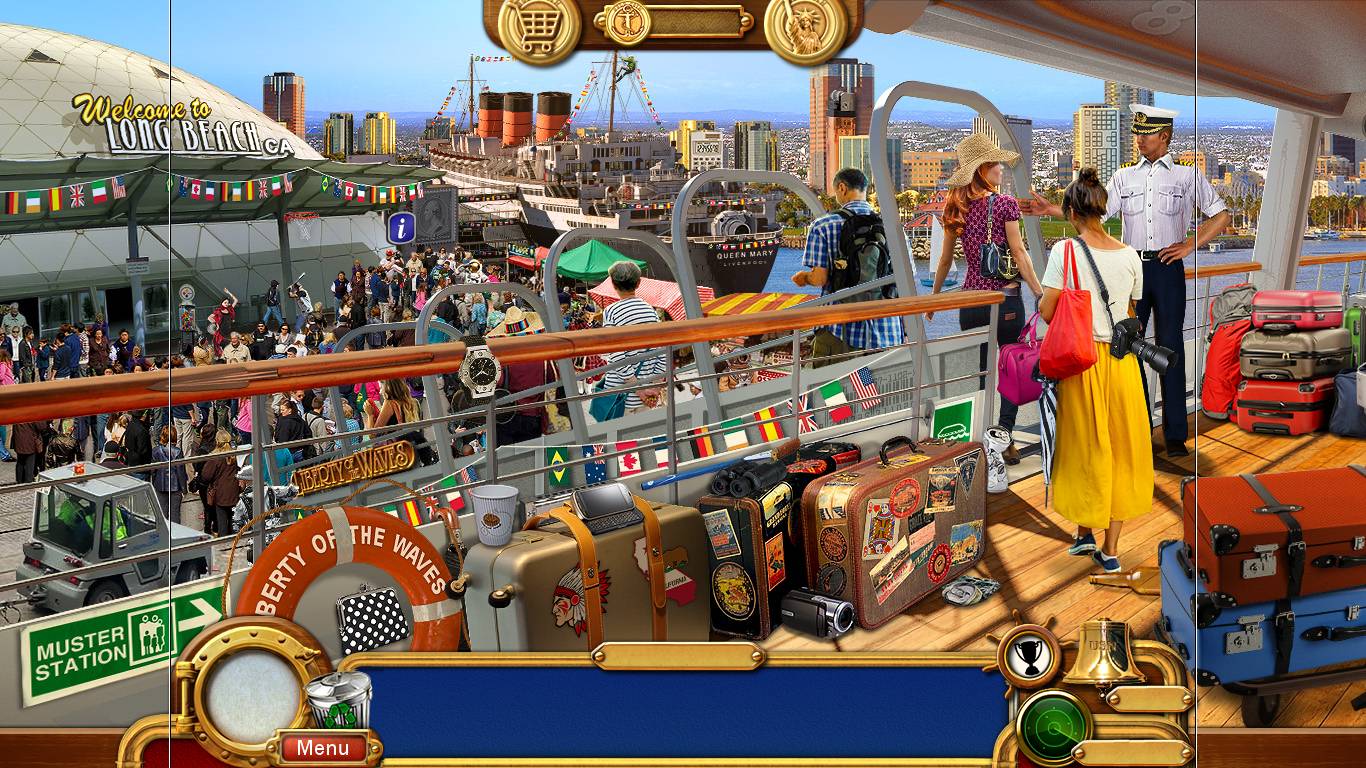
Task: Click the anchor coin emblem
Action: click(x=628, y=21)
